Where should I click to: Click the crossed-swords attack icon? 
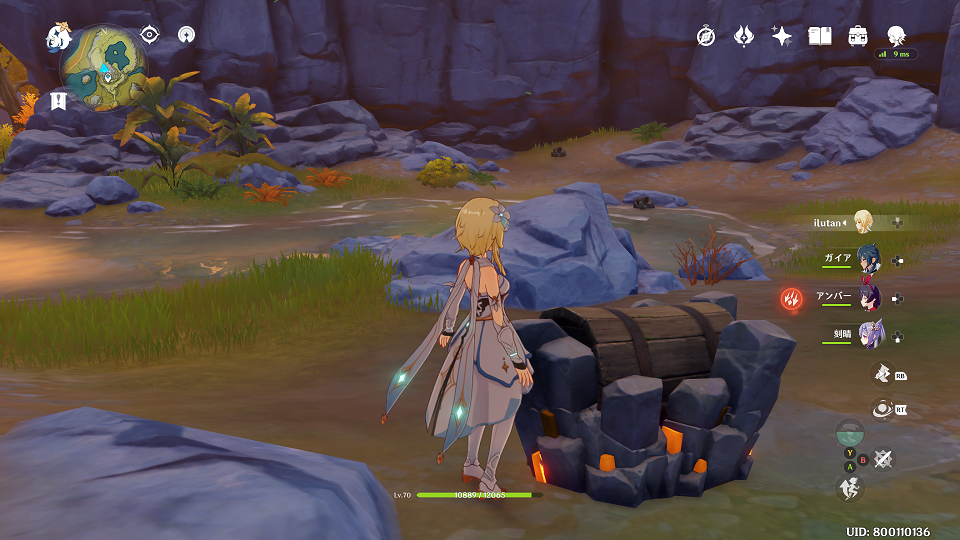(x=883, y=458)
